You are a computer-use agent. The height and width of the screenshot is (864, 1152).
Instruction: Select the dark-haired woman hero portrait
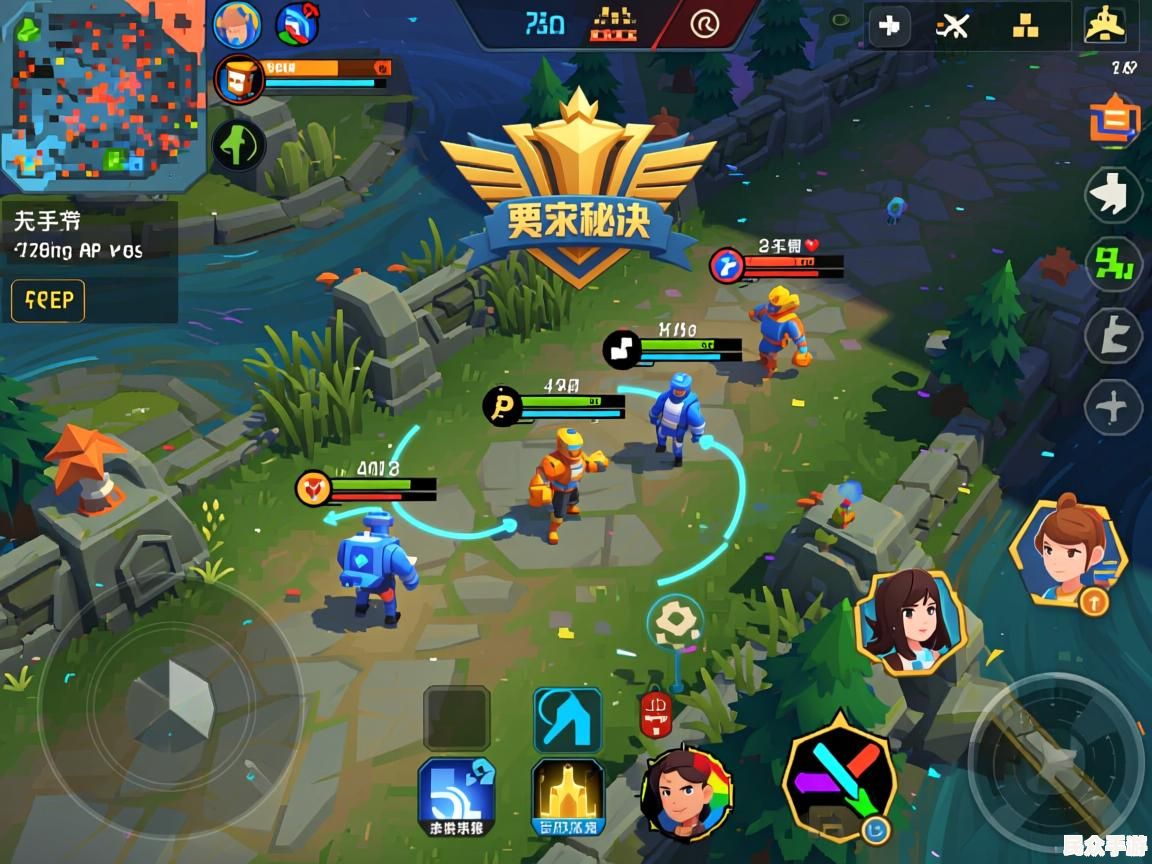pyautogui.click(x=910, y=621)
